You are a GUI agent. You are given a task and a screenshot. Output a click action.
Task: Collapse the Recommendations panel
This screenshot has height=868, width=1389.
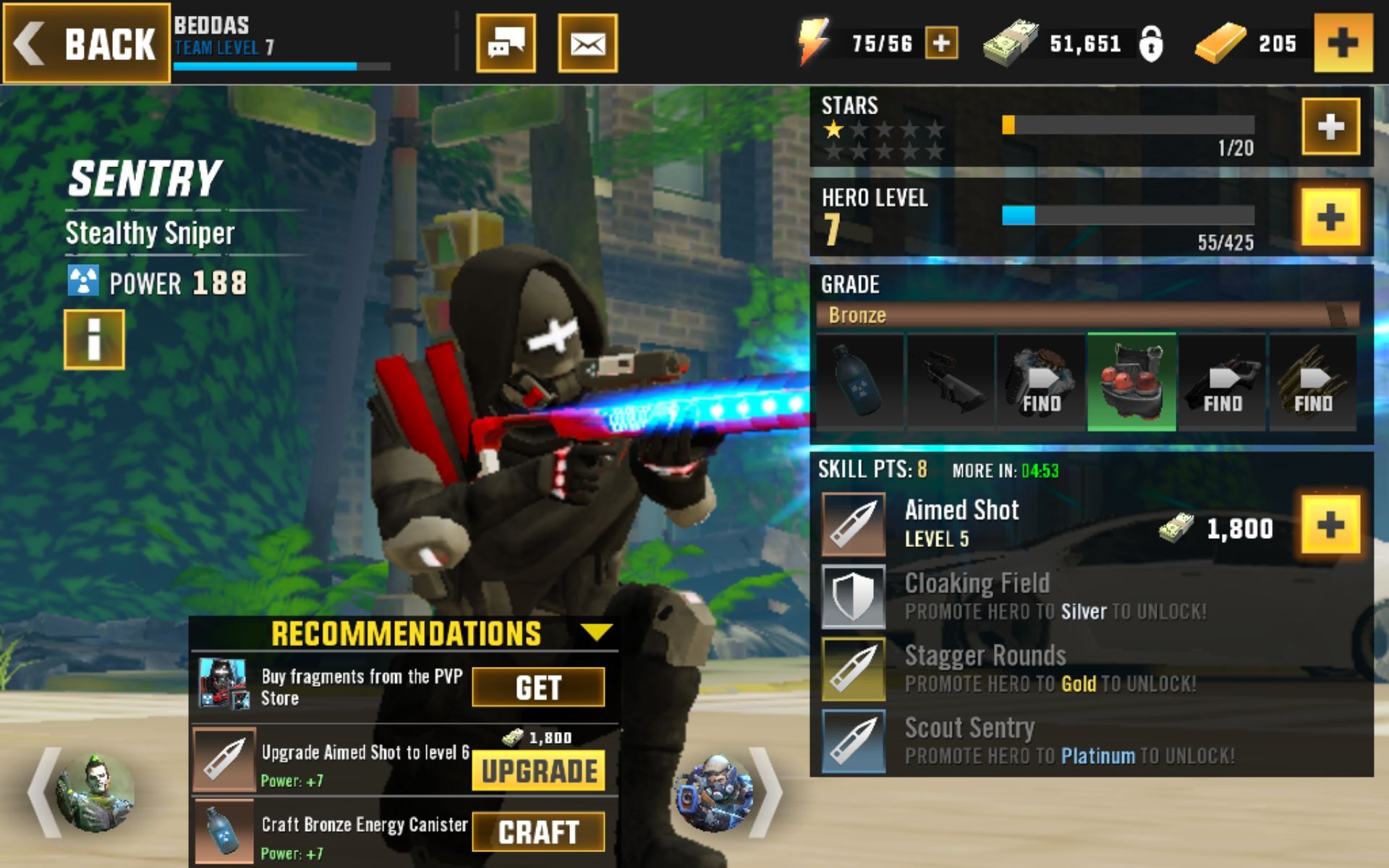pos(595,631)
